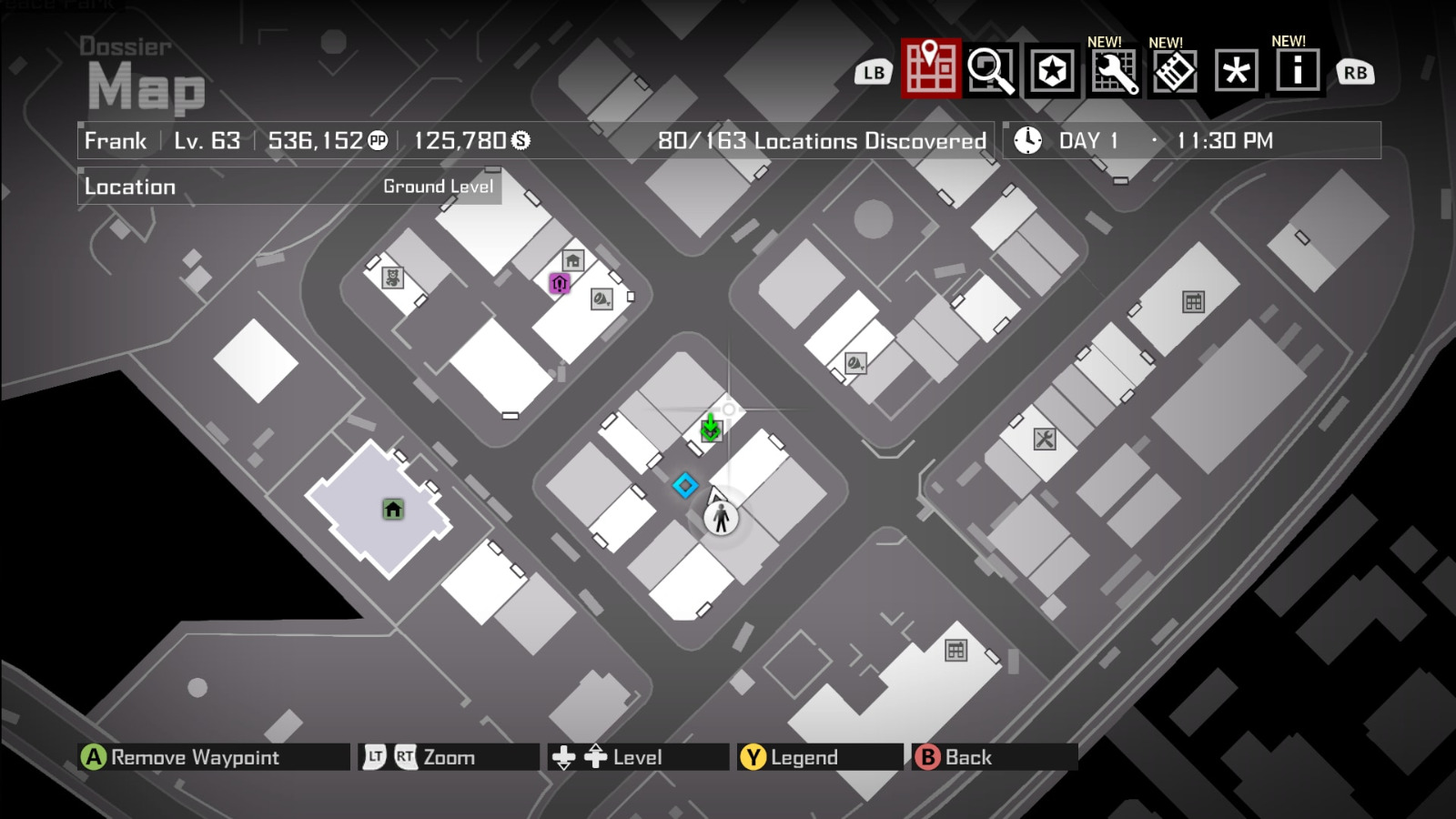Click the green destination arrow marker
This screenshot has height=819, width=1456.
click(x=712, y=428)
